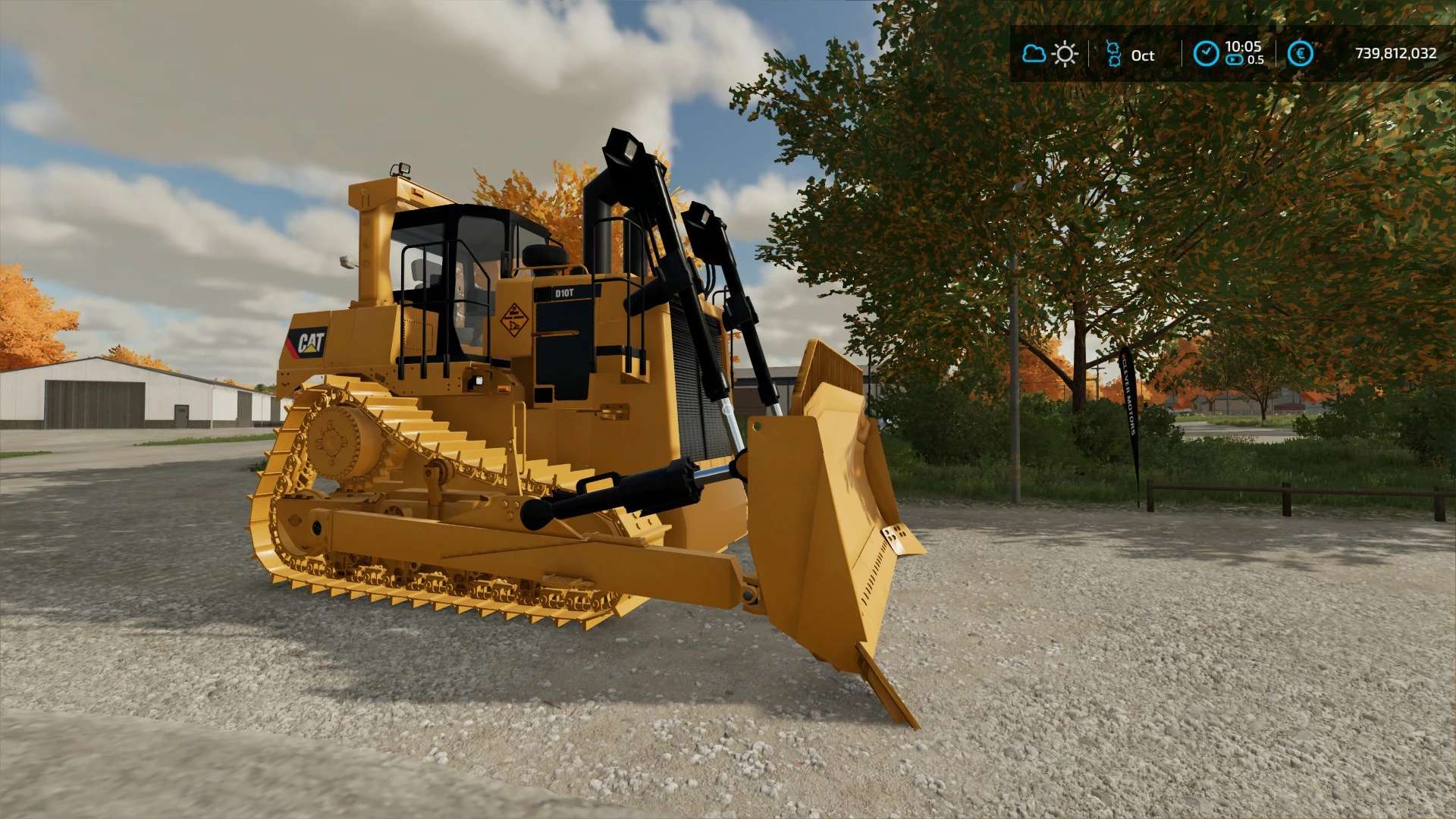Image resolution: width=1456 pixels, height=819 pixels.
Task: Open the euro money icon
Action: [1300, 54]
